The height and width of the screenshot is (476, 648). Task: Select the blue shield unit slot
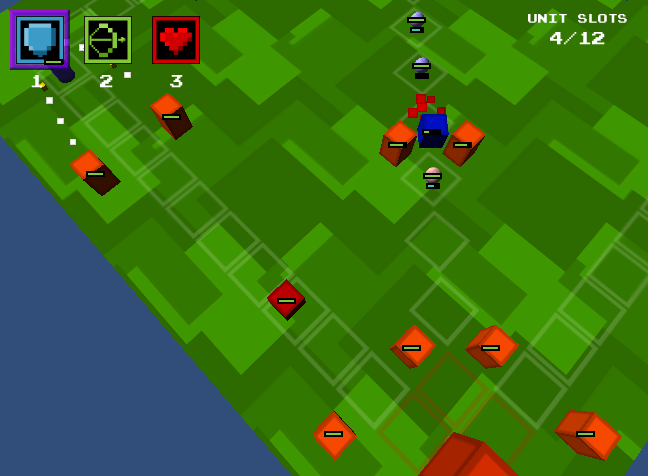pyautogui.click(x=39, y=40)
